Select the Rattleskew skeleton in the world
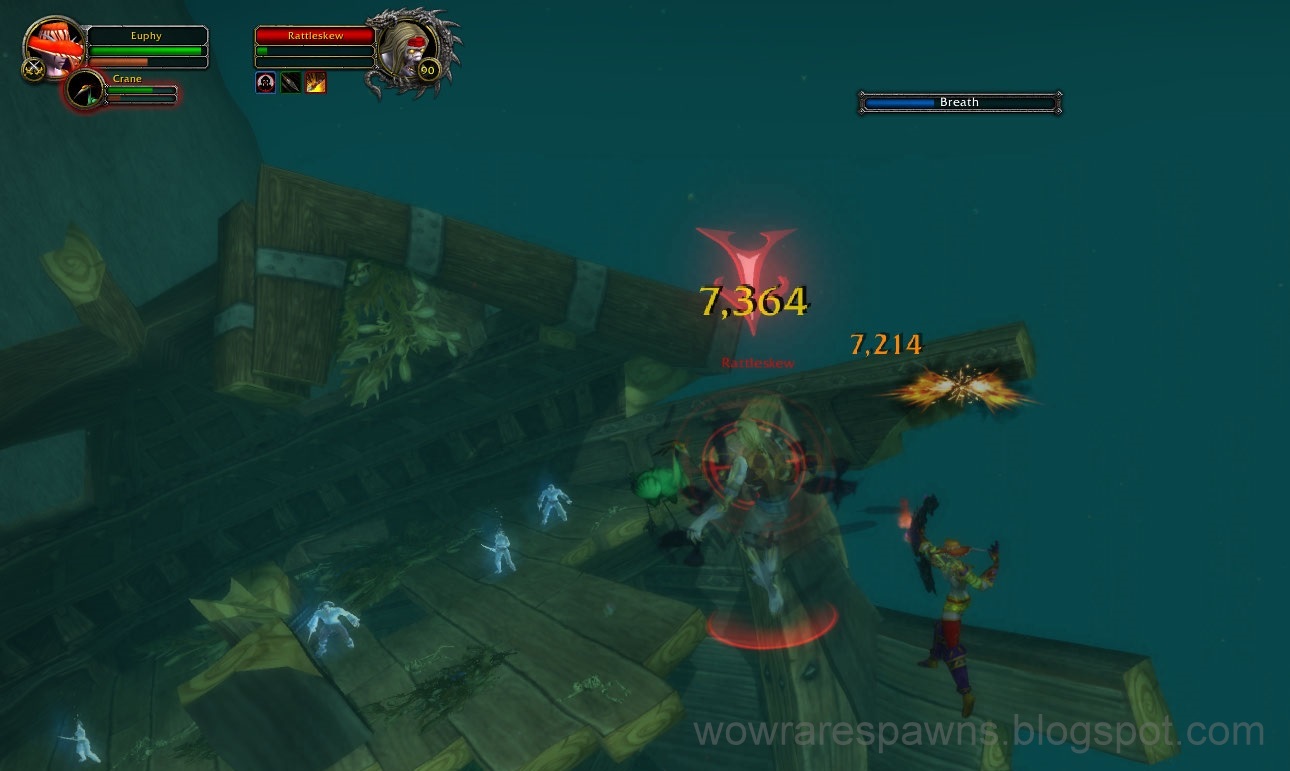The height and width of the screenshot is (771, 1290). [x=757, y=480]
